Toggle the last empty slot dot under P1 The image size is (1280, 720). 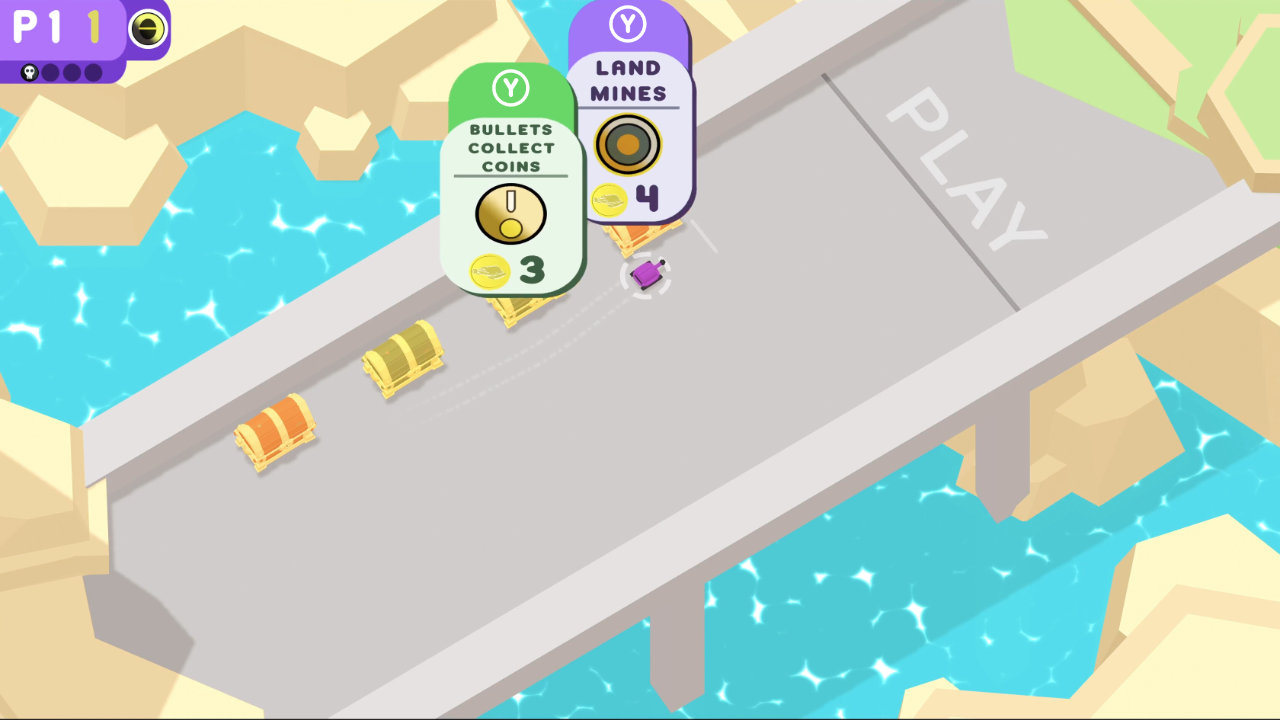tap(92, 70)
